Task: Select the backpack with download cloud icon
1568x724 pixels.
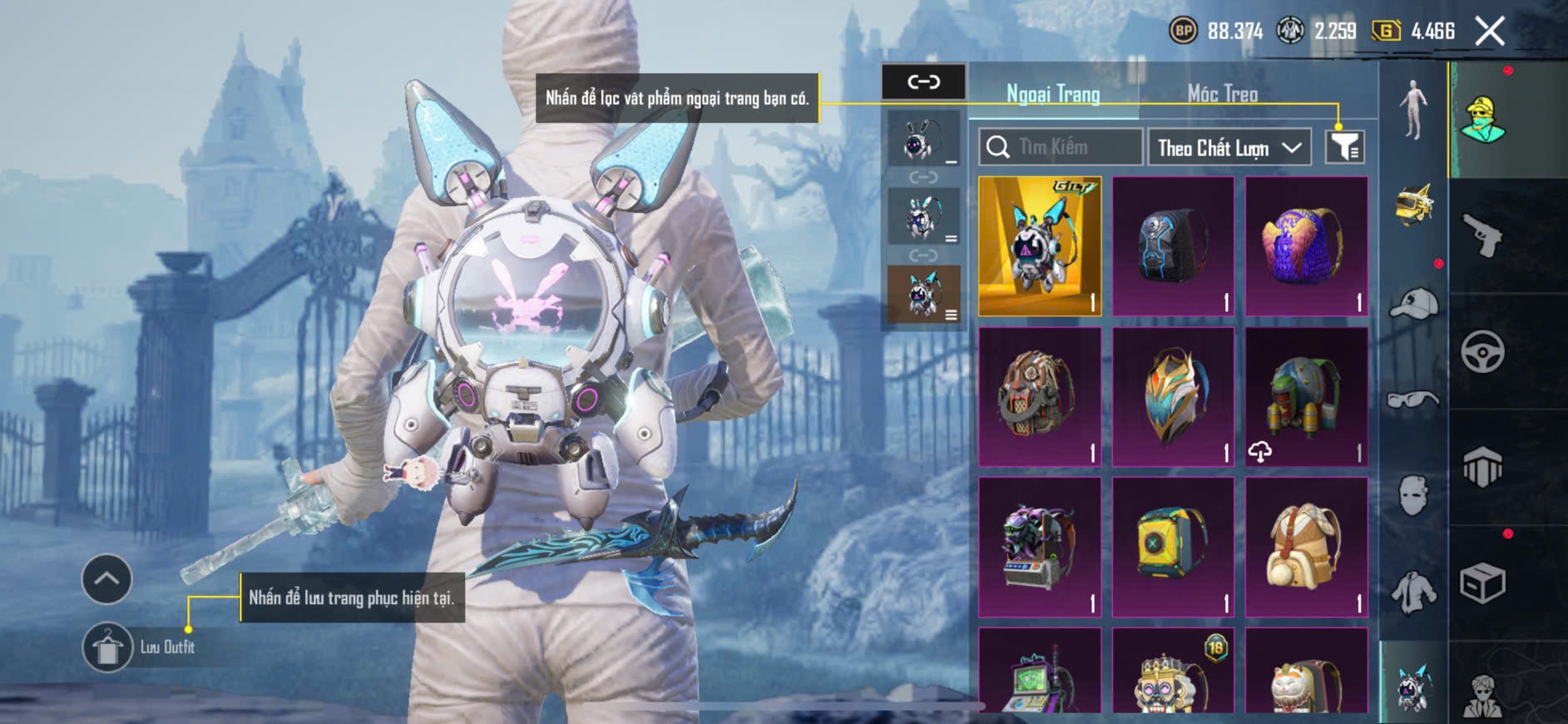Action: coord(1306,397)
